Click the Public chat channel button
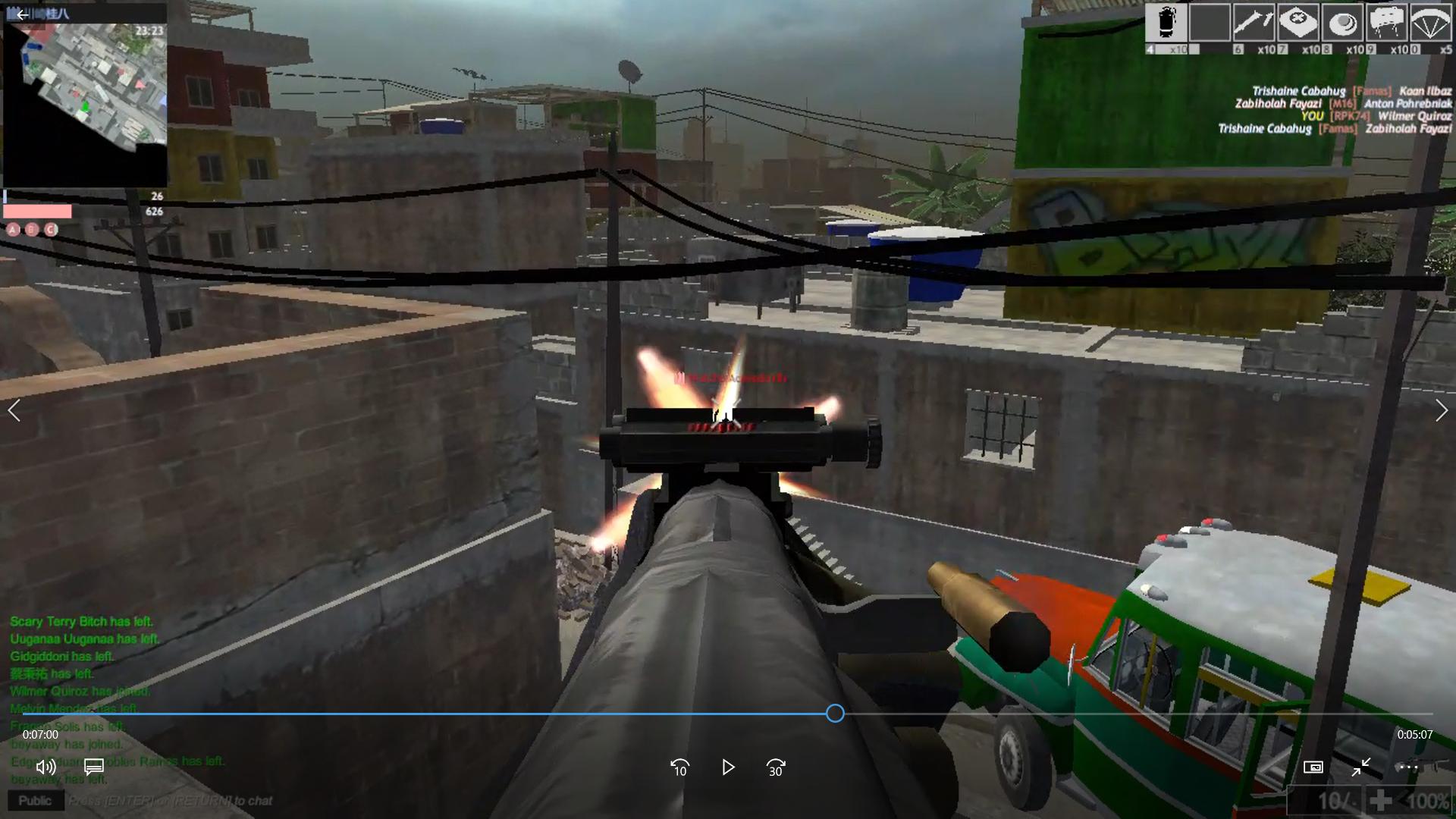The height and width of the screenshot is (819, 1456). coord(35,801)
